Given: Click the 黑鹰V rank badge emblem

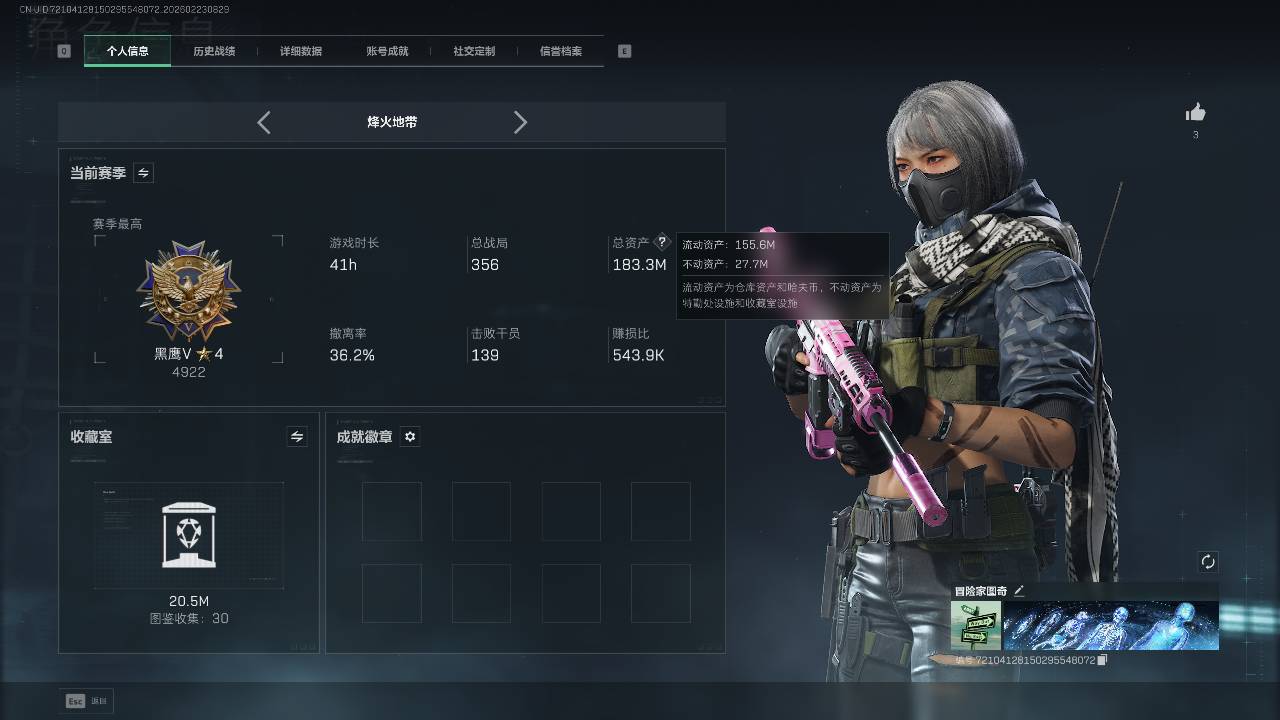Looking at the screenshot, I should 189,291.
